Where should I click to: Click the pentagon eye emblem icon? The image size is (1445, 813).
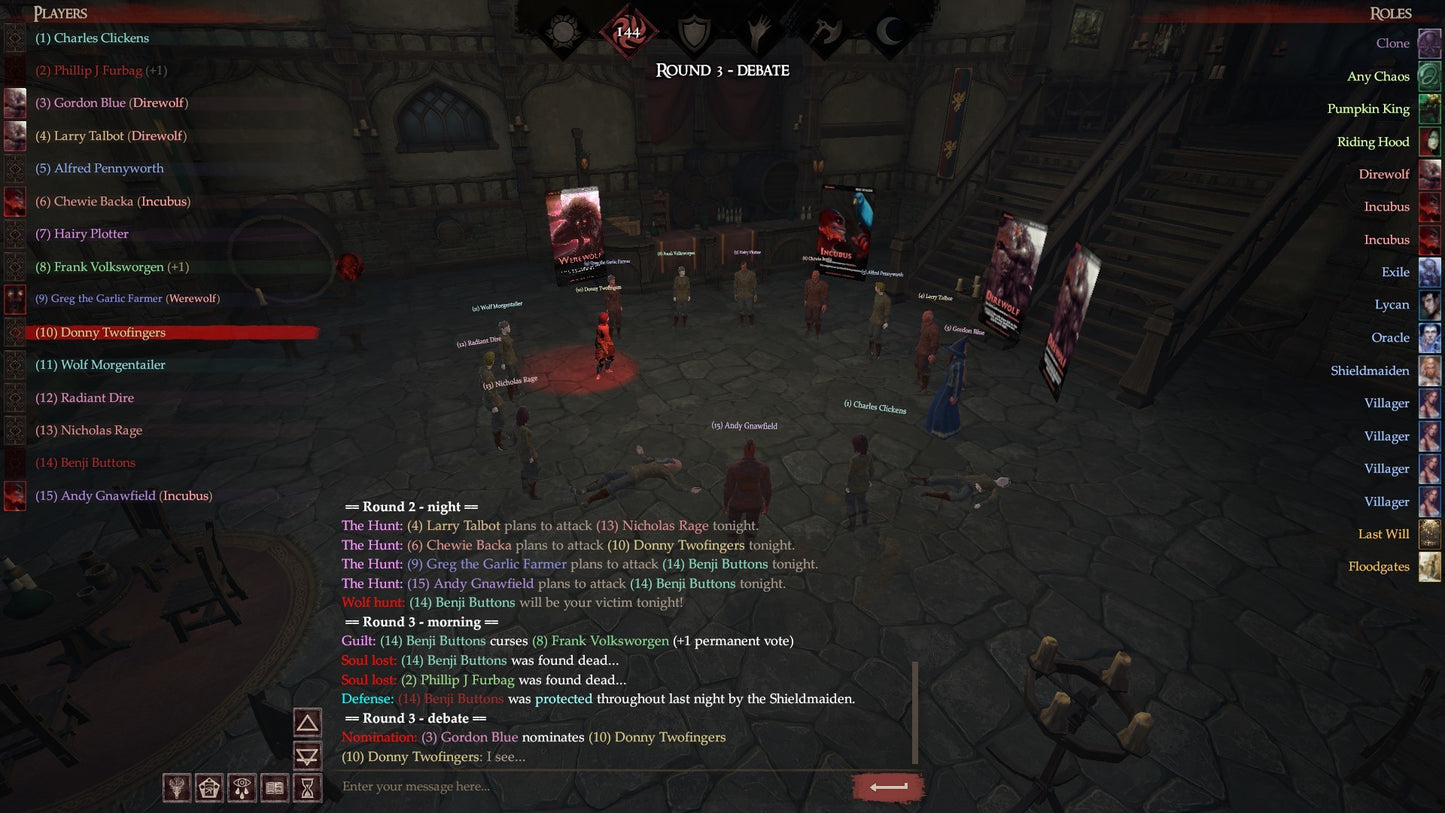pos(209,788)
